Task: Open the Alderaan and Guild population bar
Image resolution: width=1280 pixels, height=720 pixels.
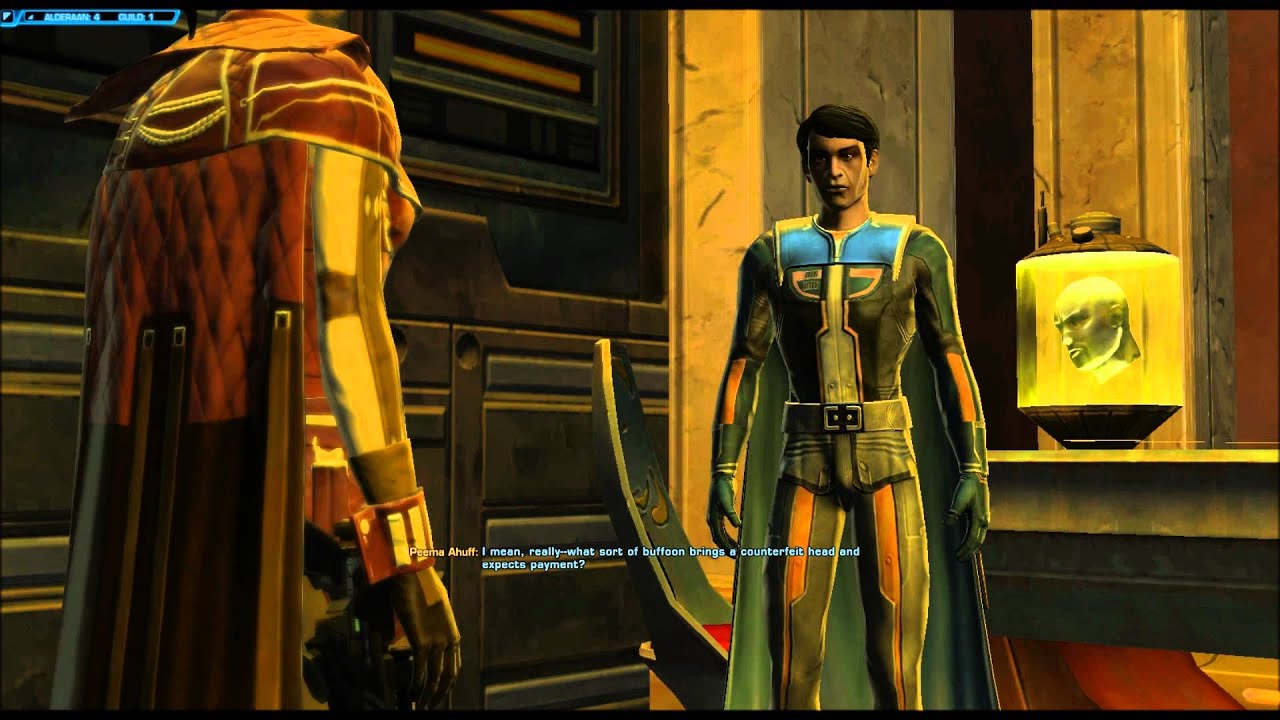Action: pos(98,17)
